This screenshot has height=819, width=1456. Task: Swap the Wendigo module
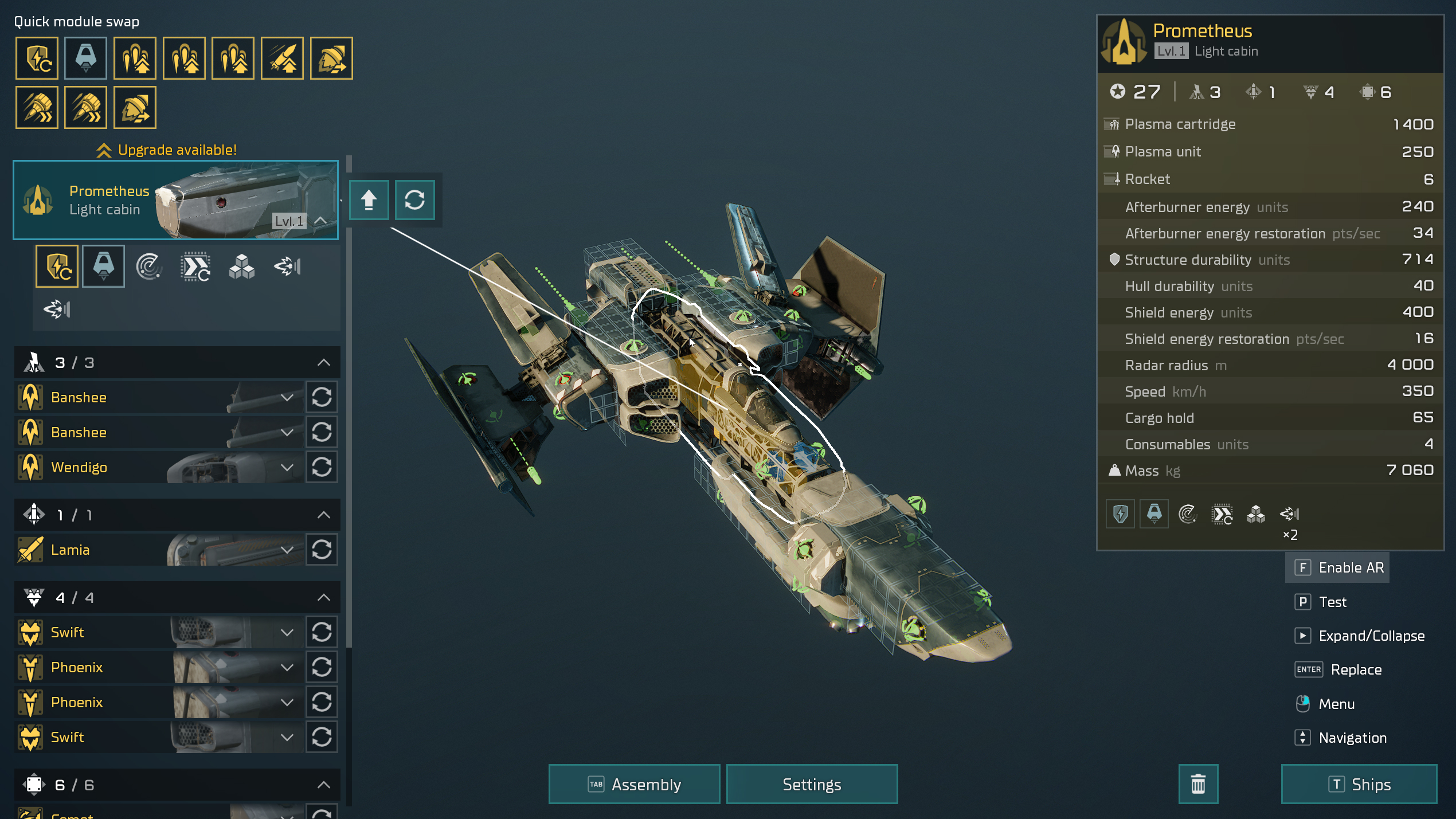[x=322, y=467]
